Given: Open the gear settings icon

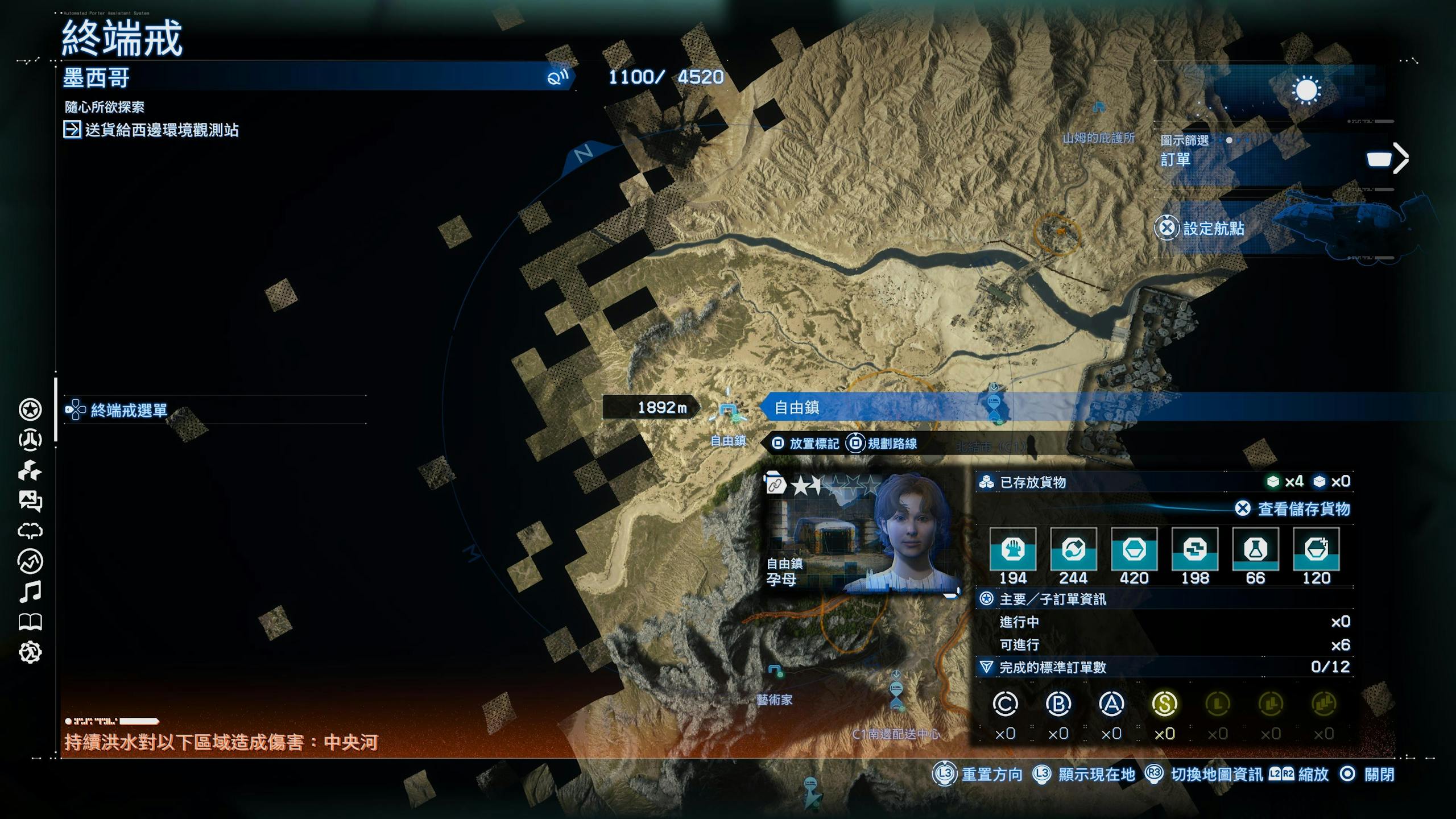Looking at the screenshot, I should (30, 652).
